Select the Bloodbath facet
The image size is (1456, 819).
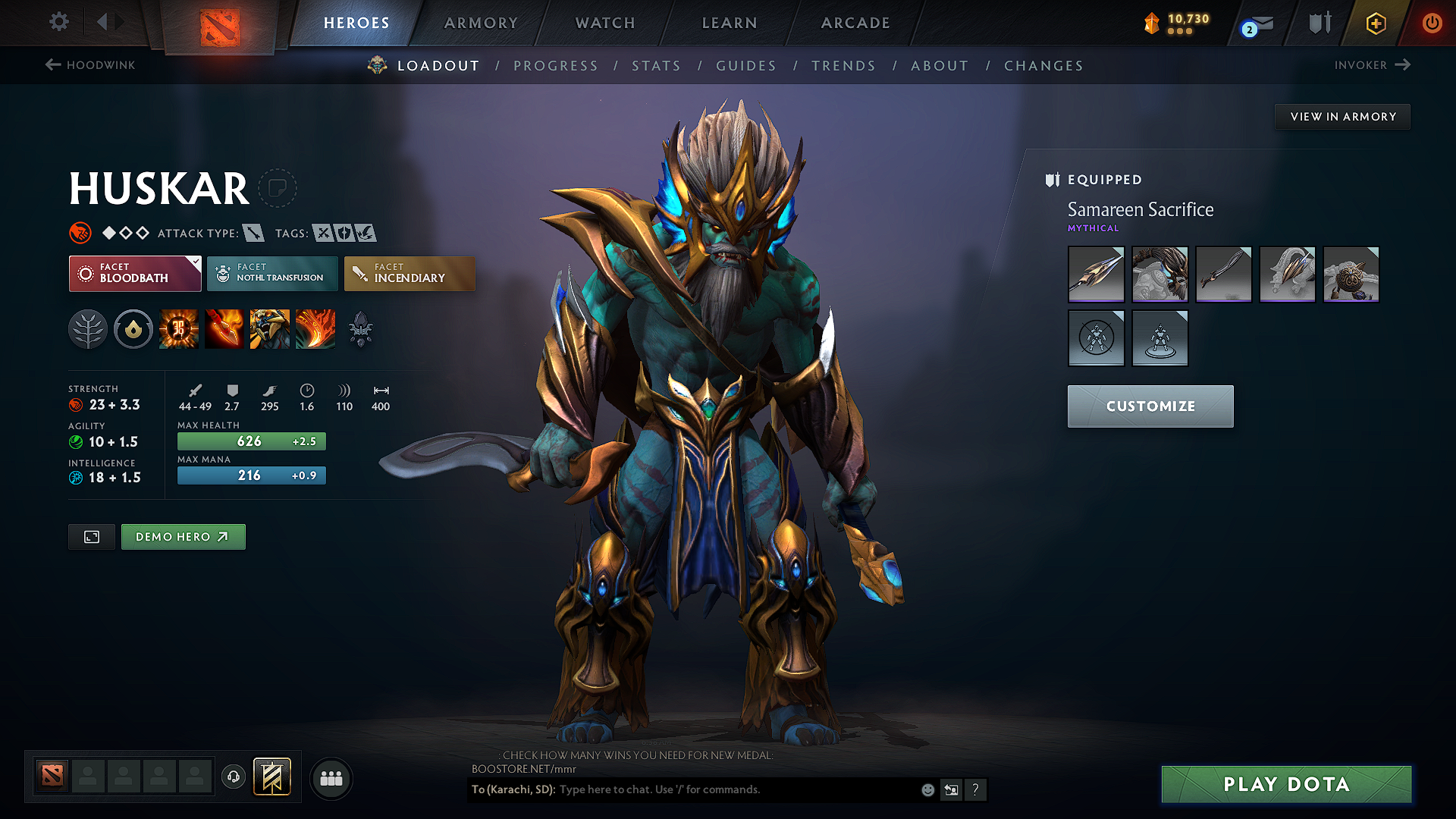[135, 273]
